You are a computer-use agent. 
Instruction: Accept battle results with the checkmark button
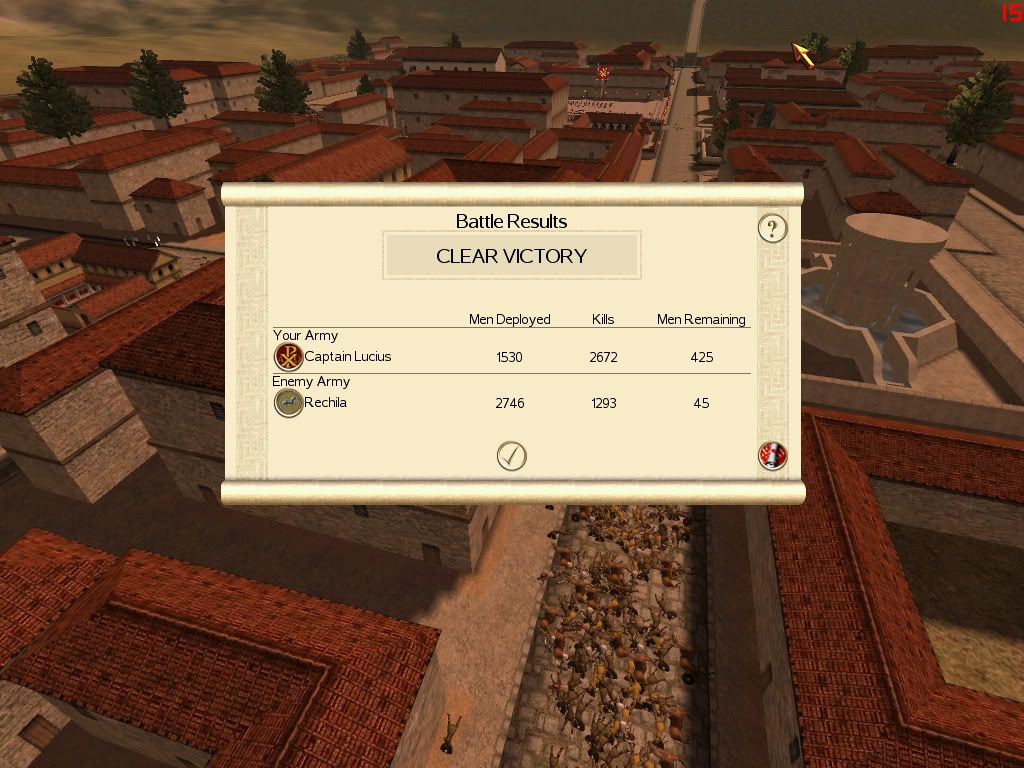click(511, 456)
